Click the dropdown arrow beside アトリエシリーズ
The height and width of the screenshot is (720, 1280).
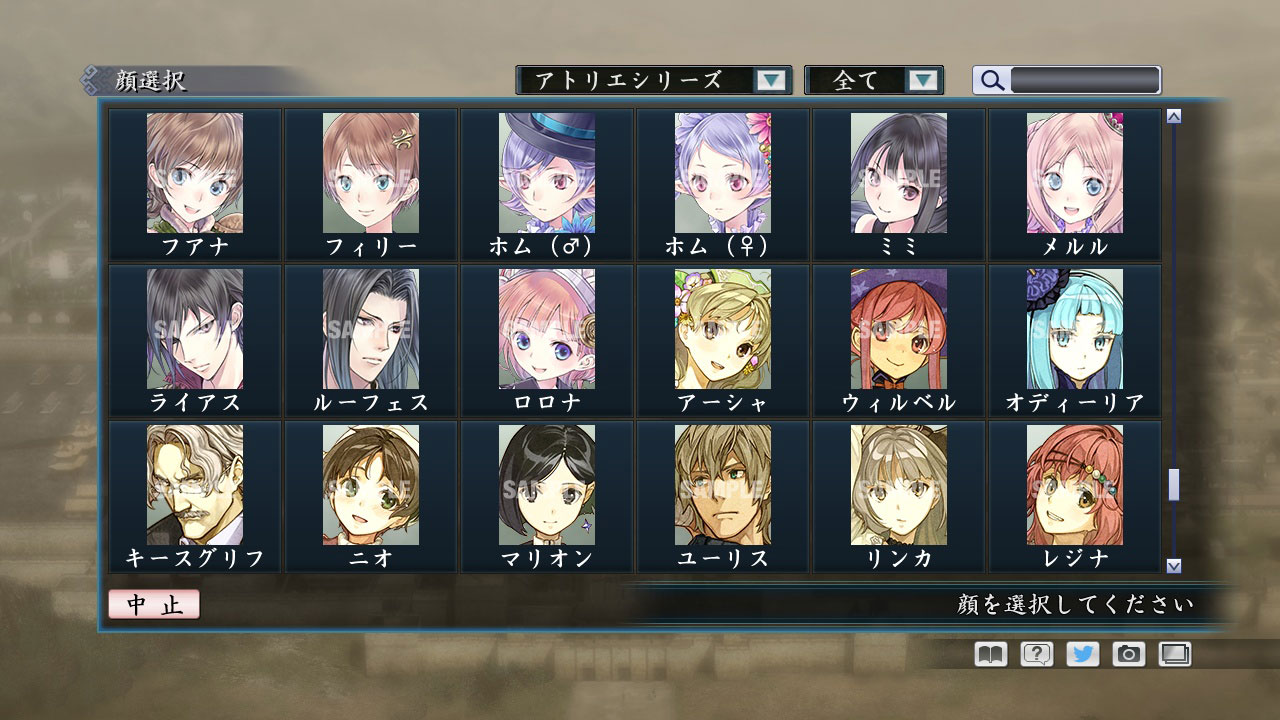pyautogui.click(x=769, y=81)
